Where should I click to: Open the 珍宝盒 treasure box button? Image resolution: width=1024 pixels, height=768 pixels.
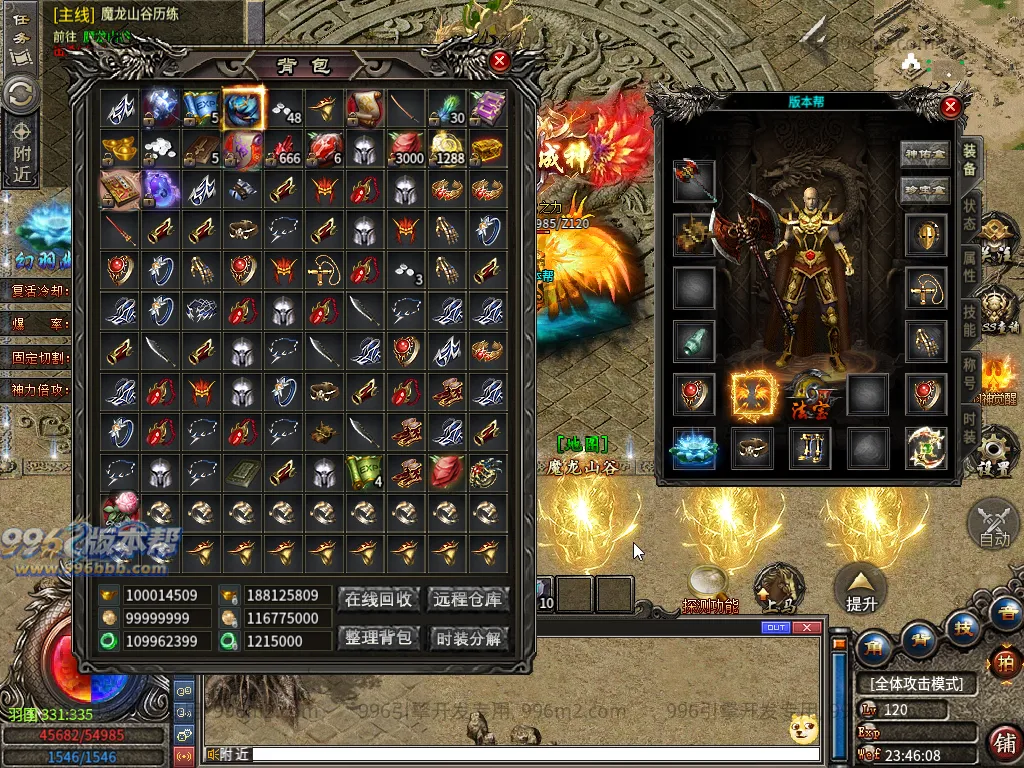925,191
